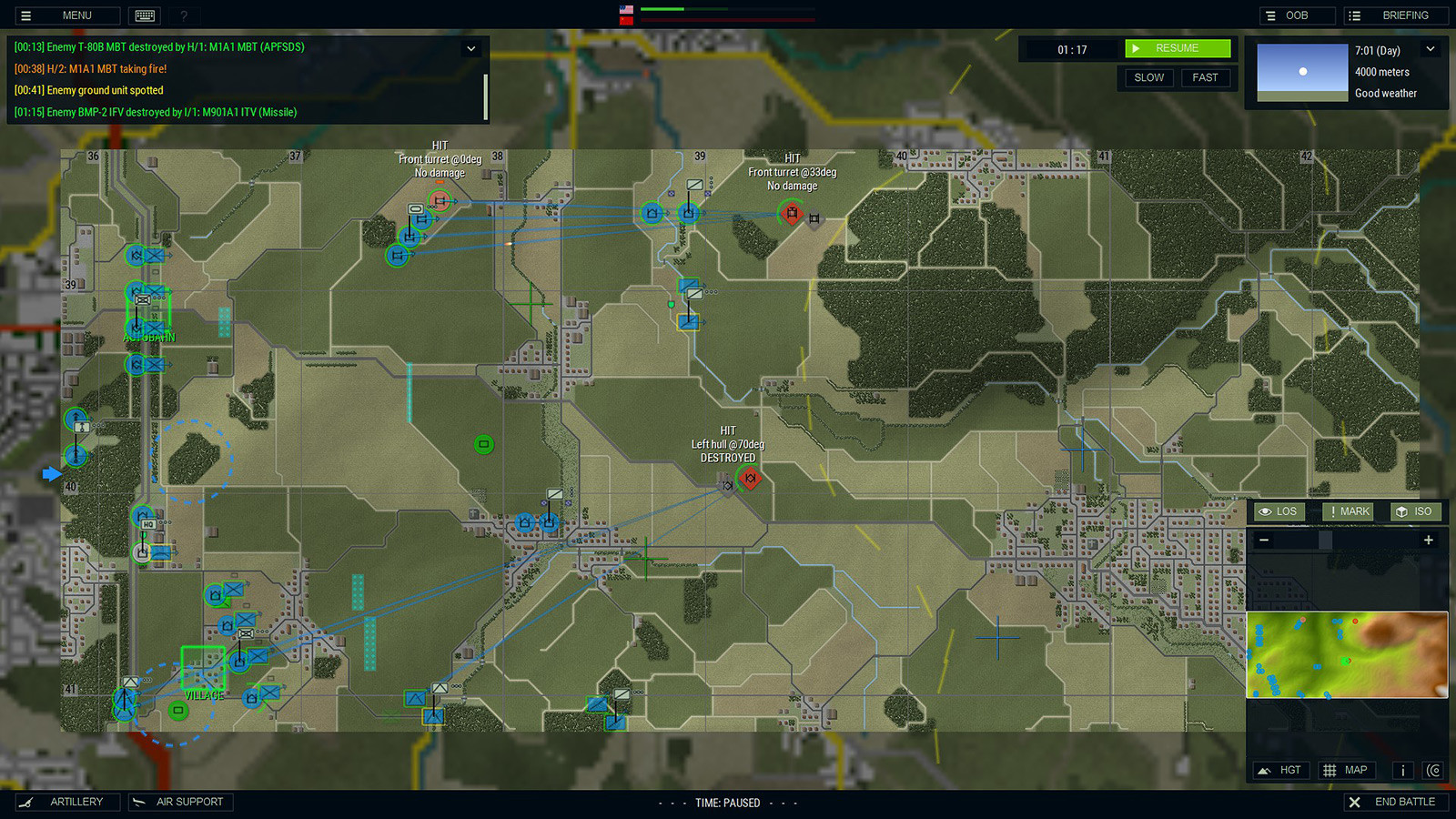This screenshot has width=1456, height=819.
Task: Open the OOB order of battle
Action: coord(1297,15)
